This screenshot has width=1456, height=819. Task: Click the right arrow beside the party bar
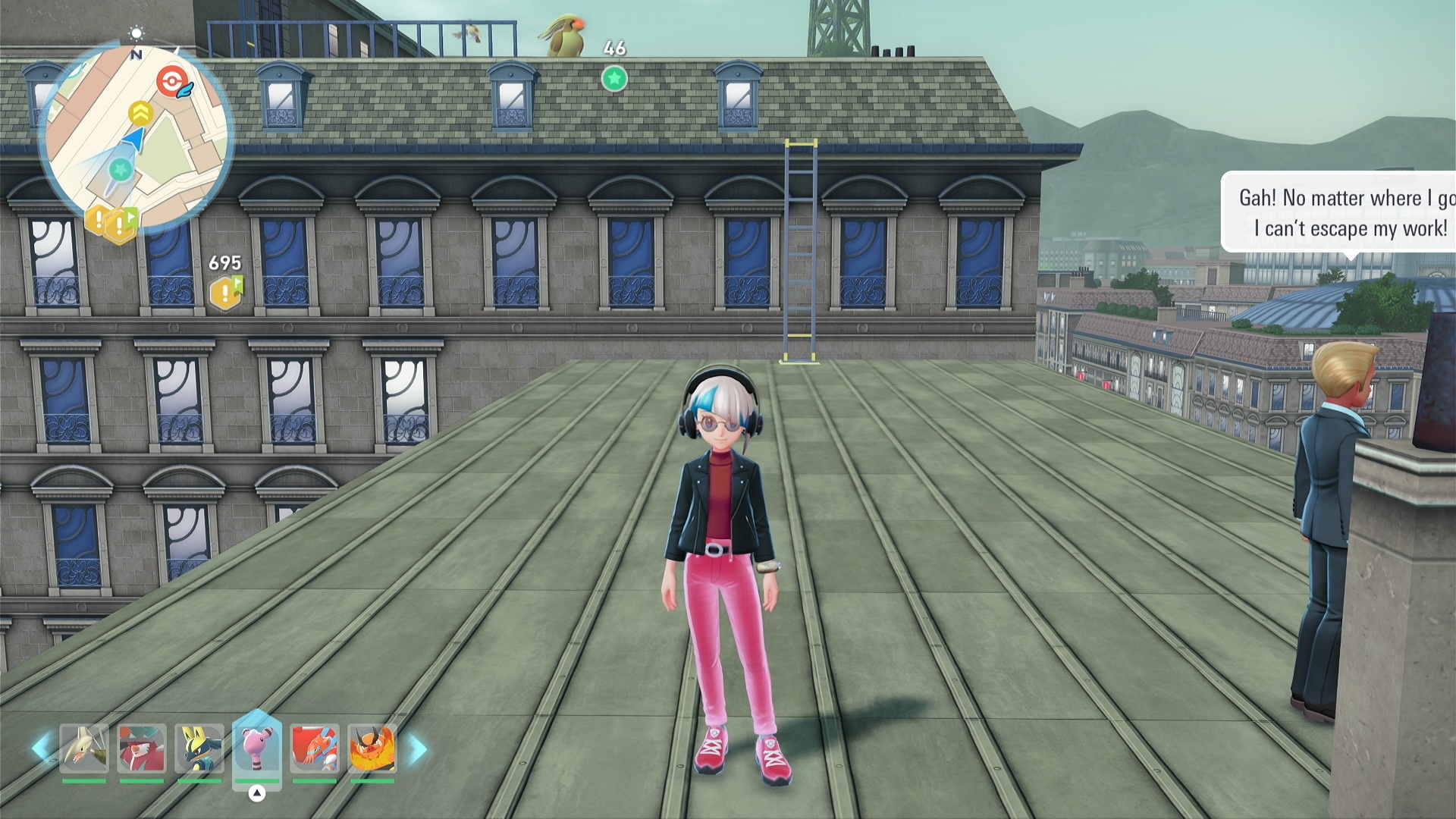tap(418, 750)
